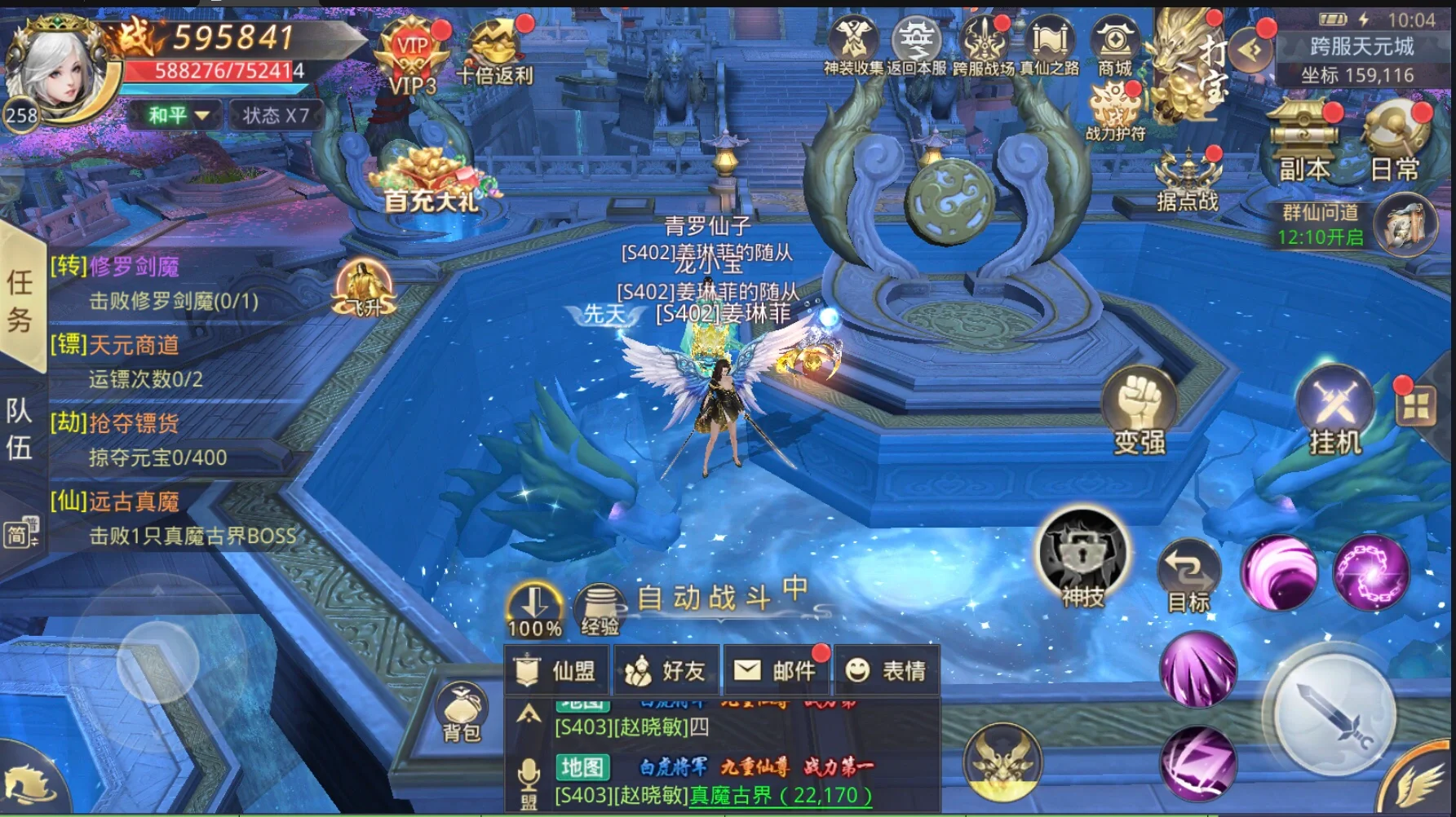This screenshot has height=817, width=1456.
Task: Open the 仙盟 guild panel
Action: coord(559,670)
